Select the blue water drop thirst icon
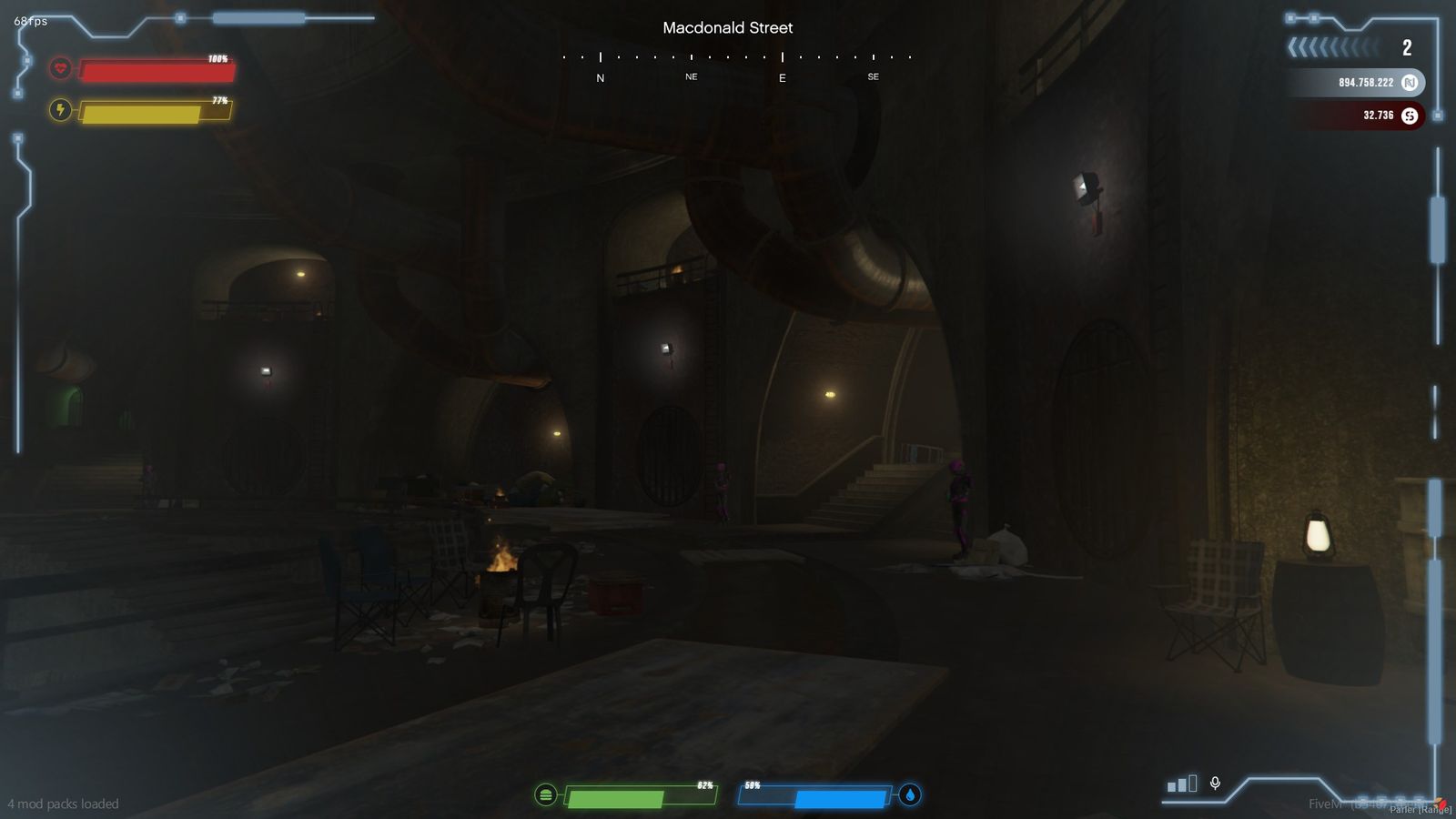The width and height of the screenshot is (1456, 819). (x=910, y=794)
